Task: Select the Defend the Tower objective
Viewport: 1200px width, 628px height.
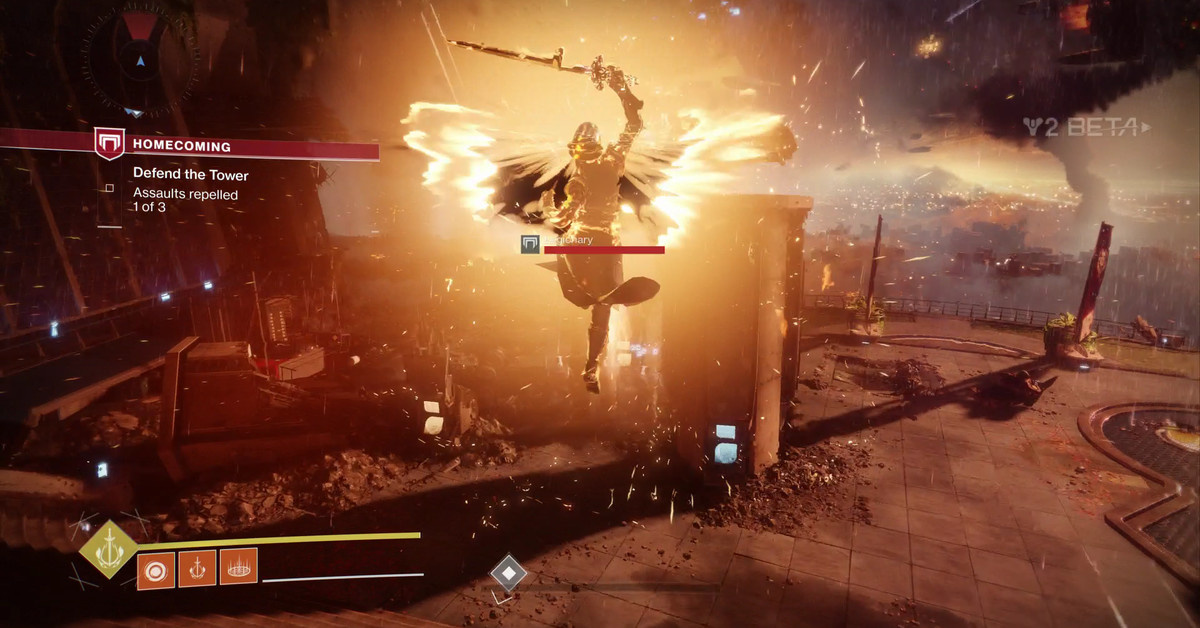Action: click(x=191, y=174)
